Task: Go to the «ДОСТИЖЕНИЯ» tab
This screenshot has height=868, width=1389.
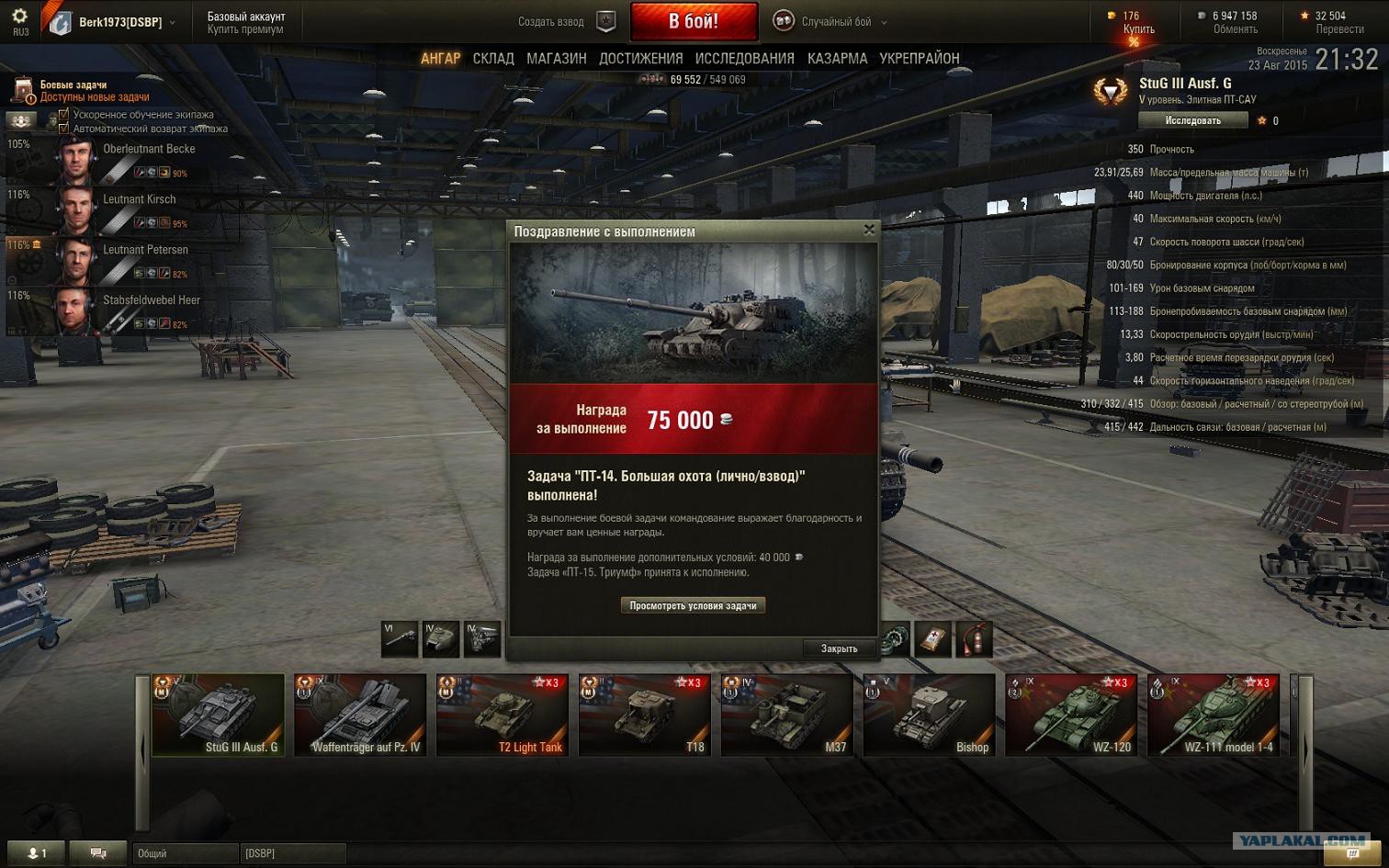Action: [640, 59]
